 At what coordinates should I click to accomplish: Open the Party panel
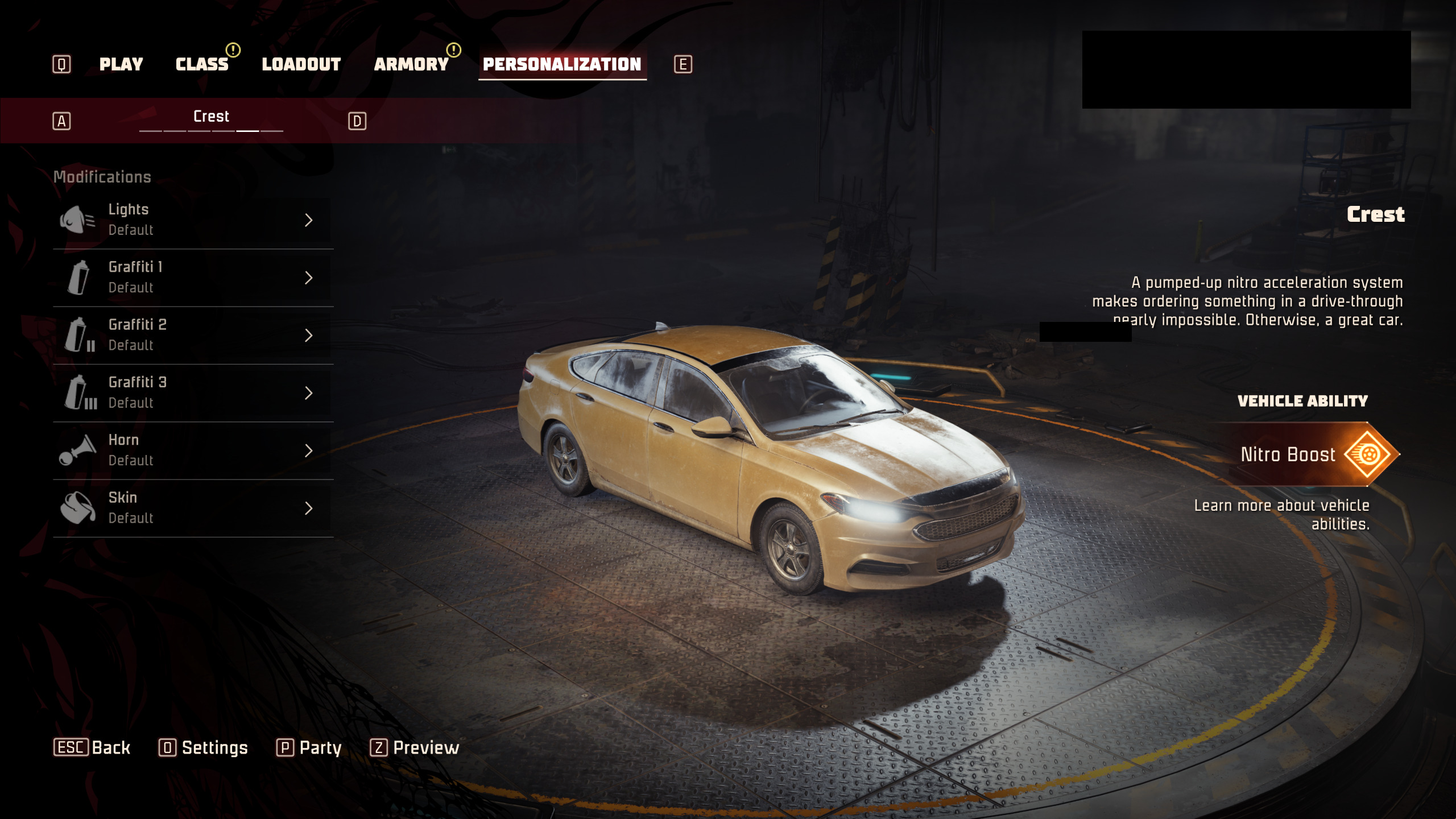[x=309, y=747]
